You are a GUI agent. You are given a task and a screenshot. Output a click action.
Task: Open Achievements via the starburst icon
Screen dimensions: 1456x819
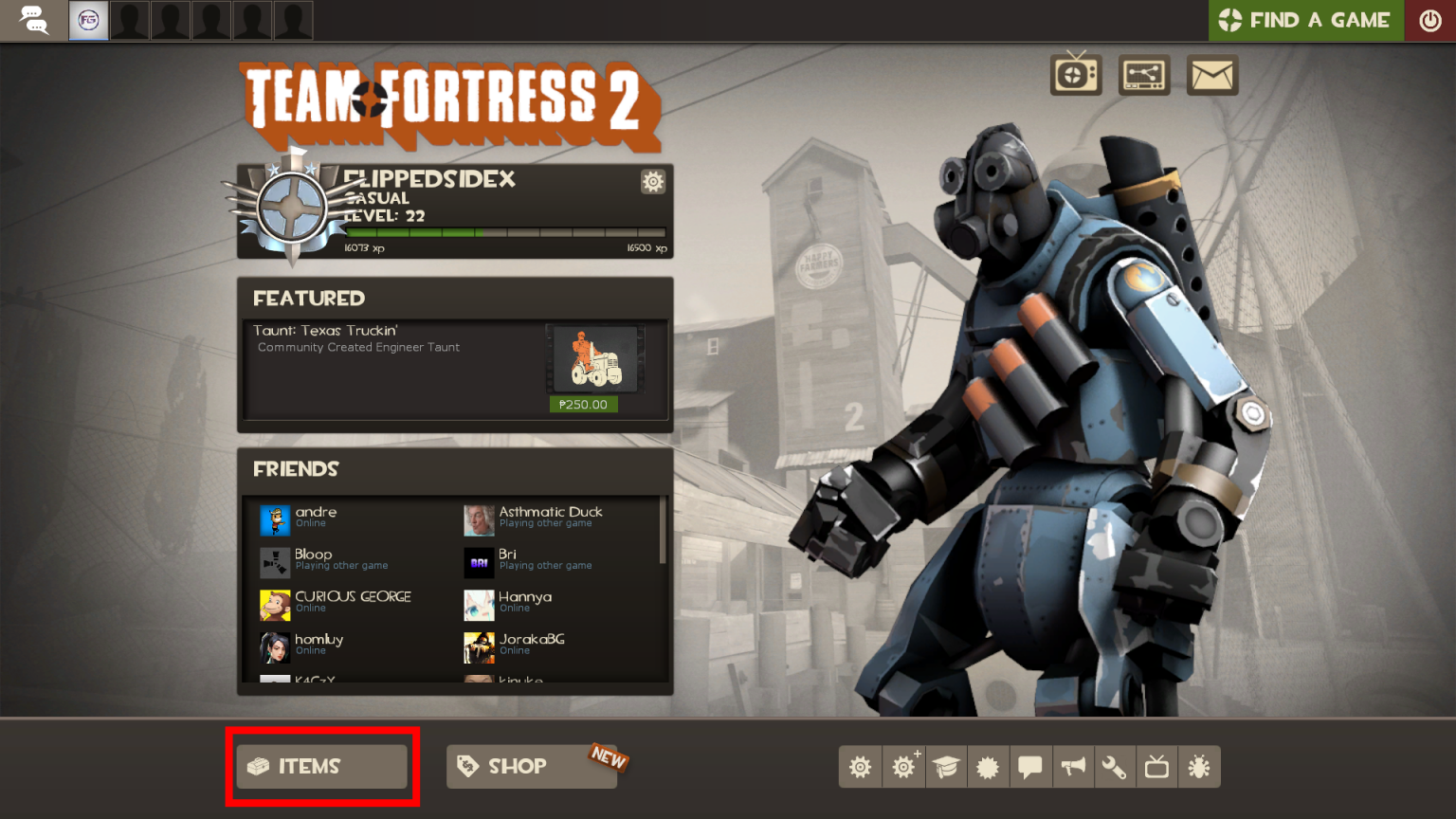[989, 767]
